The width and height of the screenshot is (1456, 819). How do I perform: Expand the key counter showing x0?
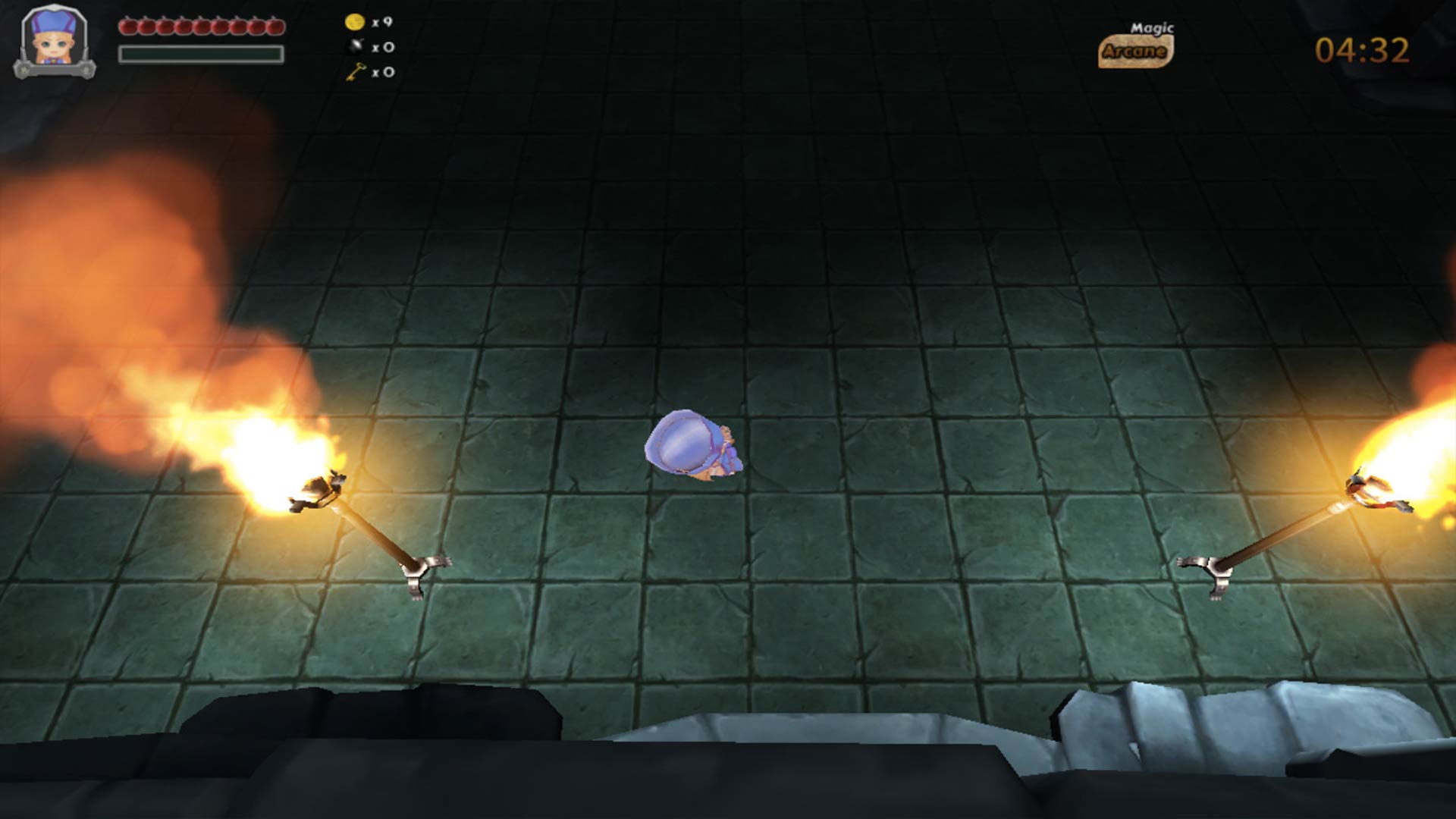tap(385, 72)
